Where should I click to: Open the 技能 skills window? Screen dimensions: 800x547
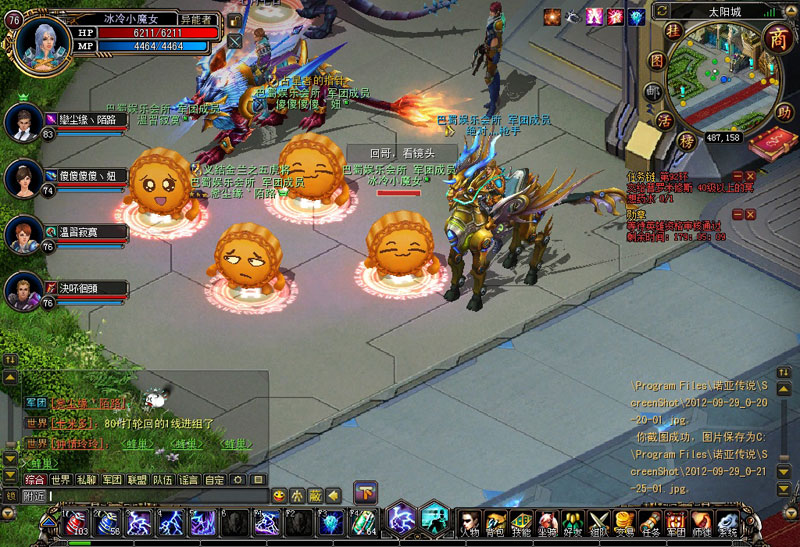click(521, 522)
